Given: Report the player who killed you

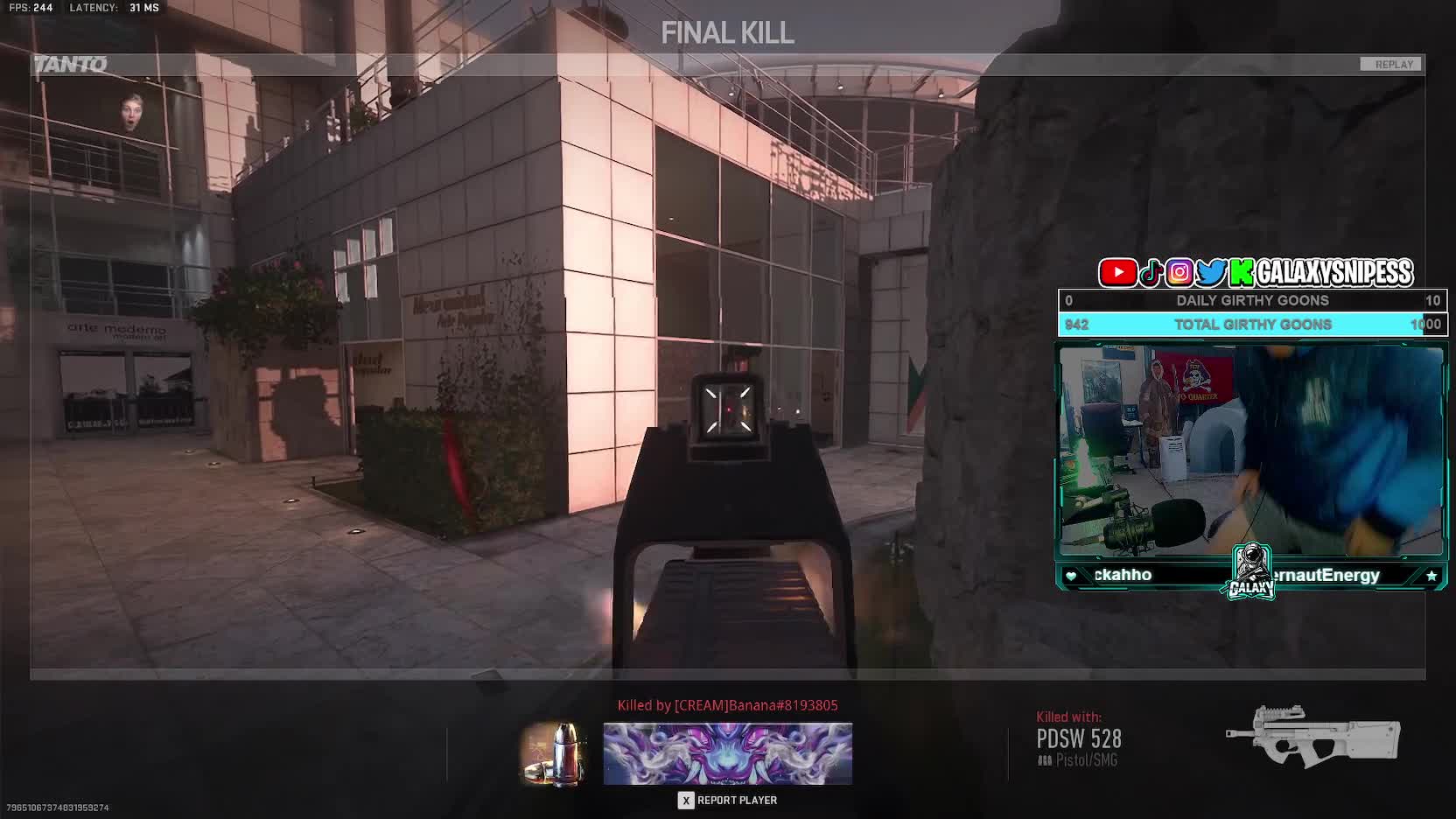Looking at the screenshot, I should [x=728, y=800].
